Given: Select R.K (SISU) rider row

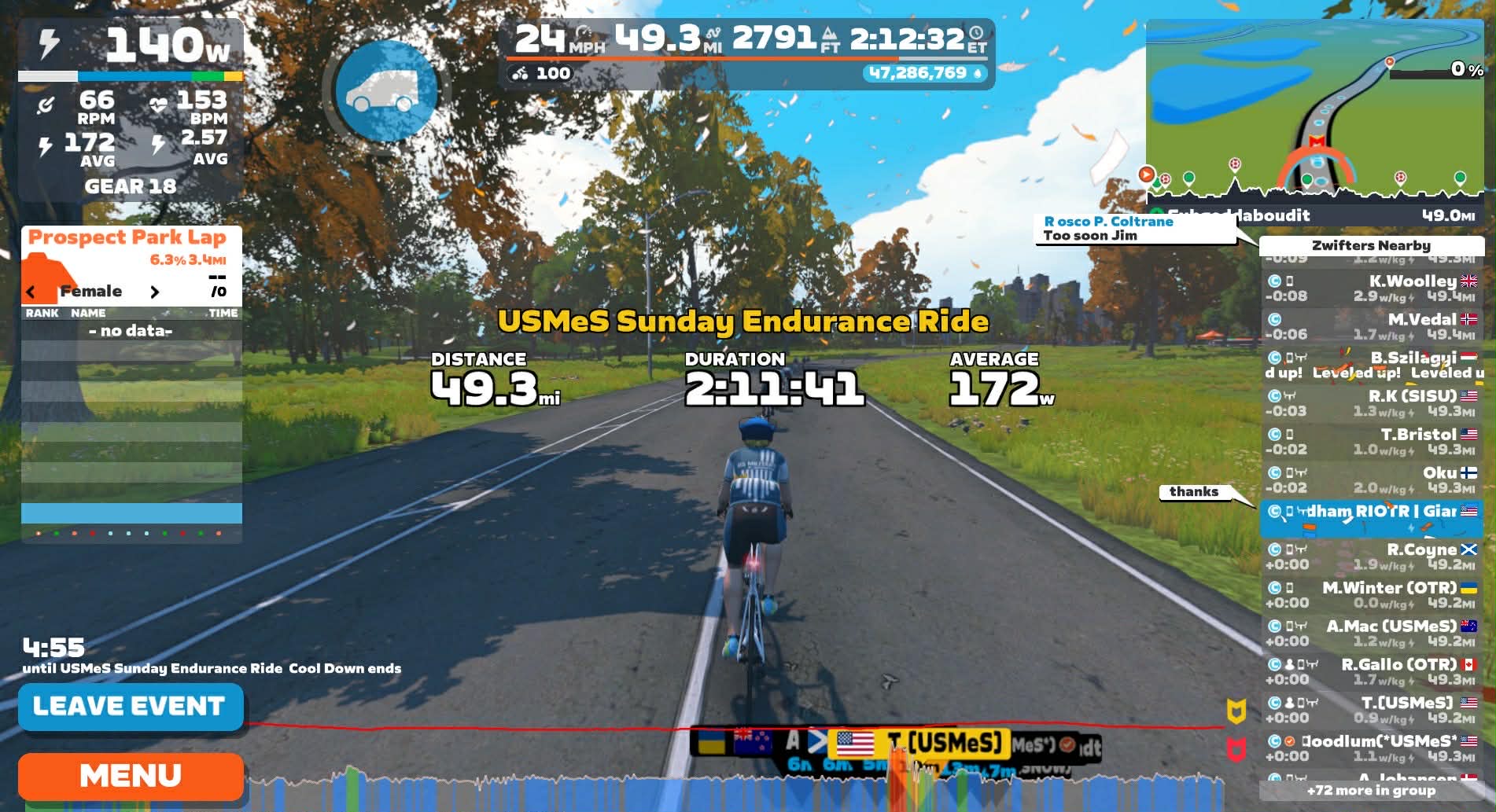Looking at the screenshot, I should [x=1371, y=403].
